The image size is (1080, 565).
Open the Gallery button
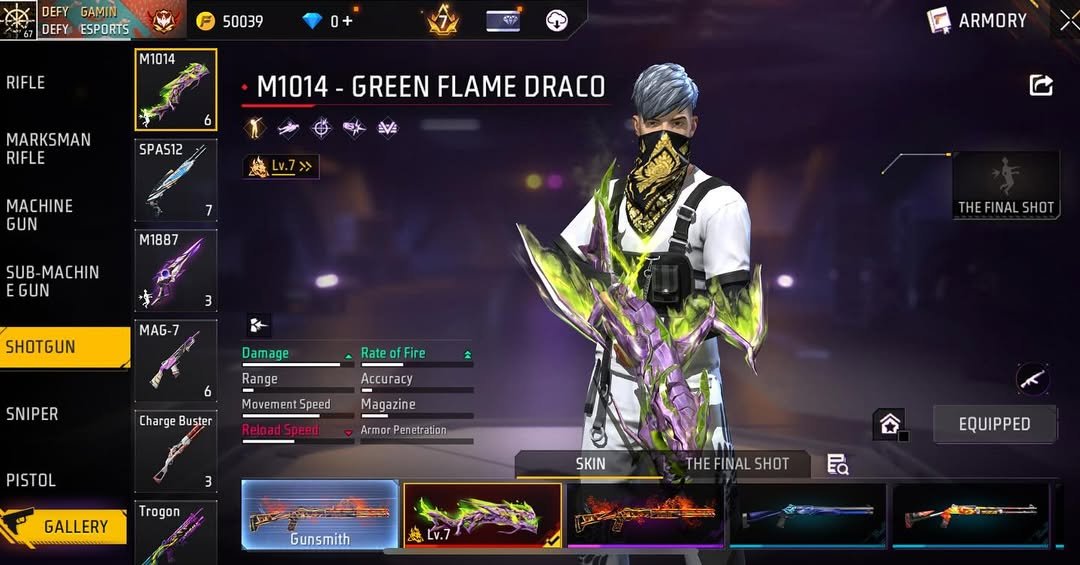[66, 526]
